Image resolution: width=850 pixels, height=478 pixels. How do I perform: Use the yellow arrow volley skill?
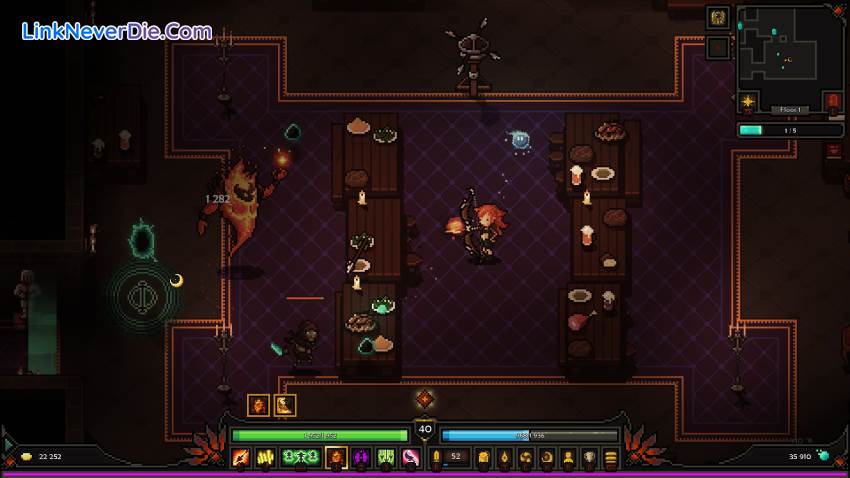click(x=267, y=458)
